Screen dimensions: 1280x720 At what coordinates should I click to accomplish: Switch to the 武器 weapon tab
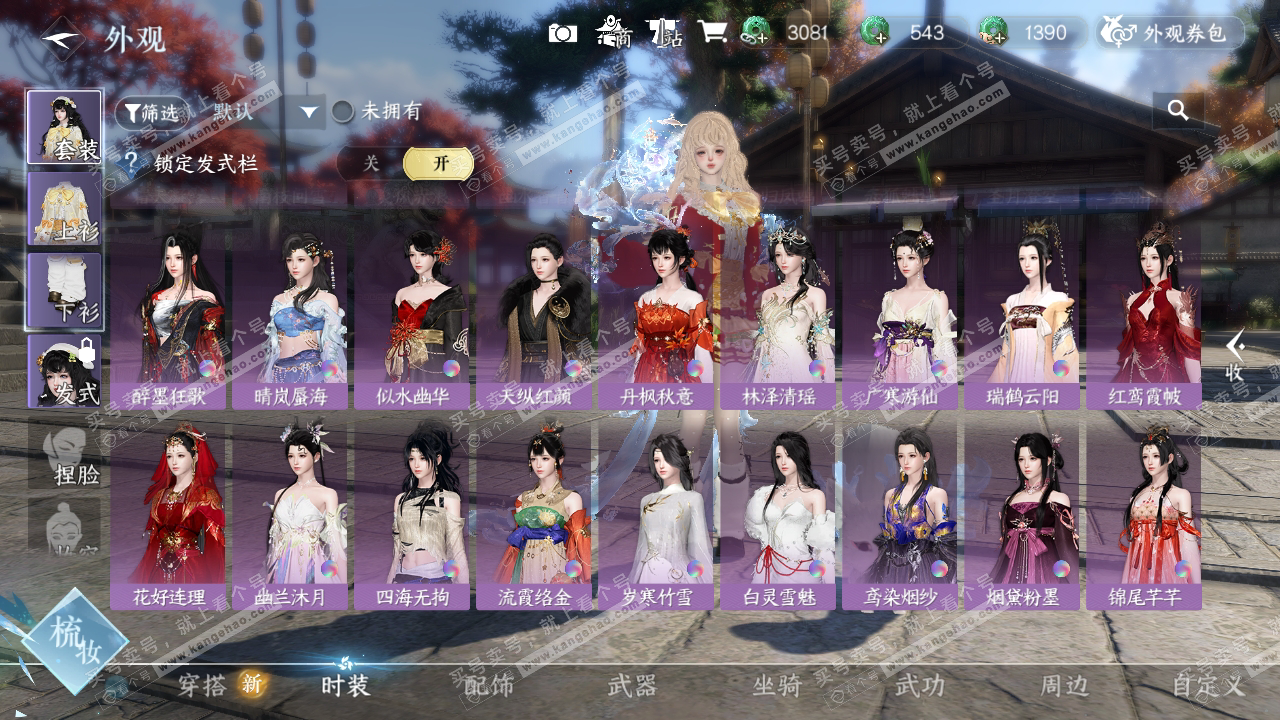point(632,685)
